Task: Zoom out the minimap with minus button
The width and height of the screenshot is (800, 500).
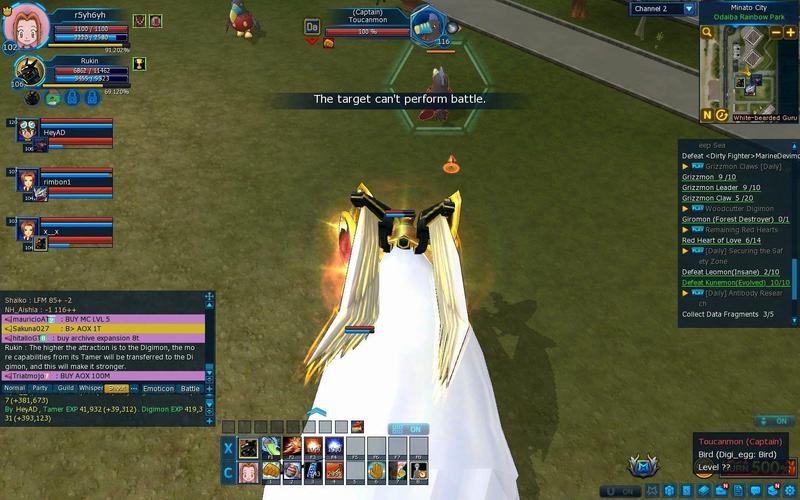Action: pos(776,33)
